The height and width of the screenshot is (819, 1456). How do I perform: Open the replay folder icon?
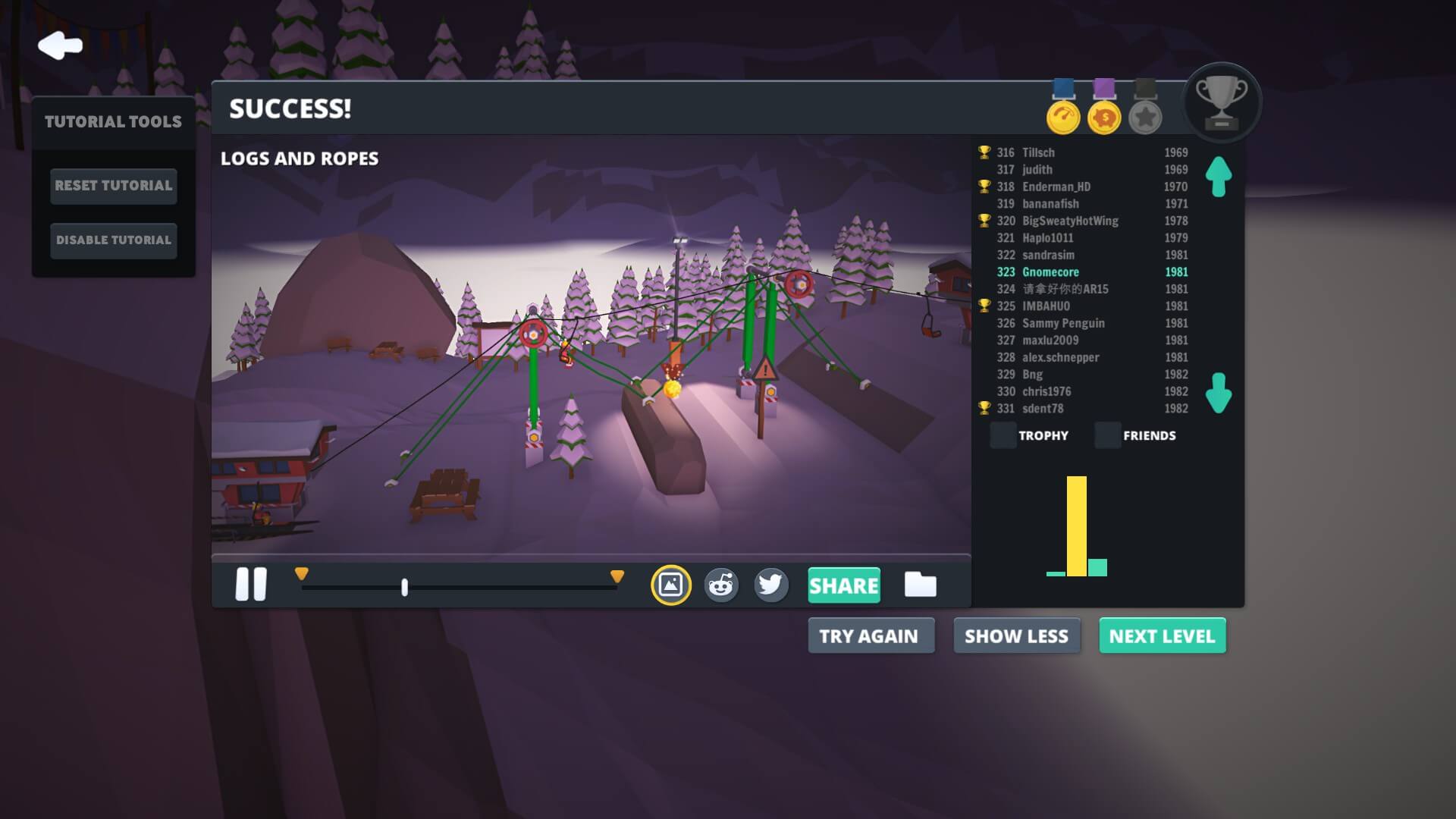click(x=920, y=585)
